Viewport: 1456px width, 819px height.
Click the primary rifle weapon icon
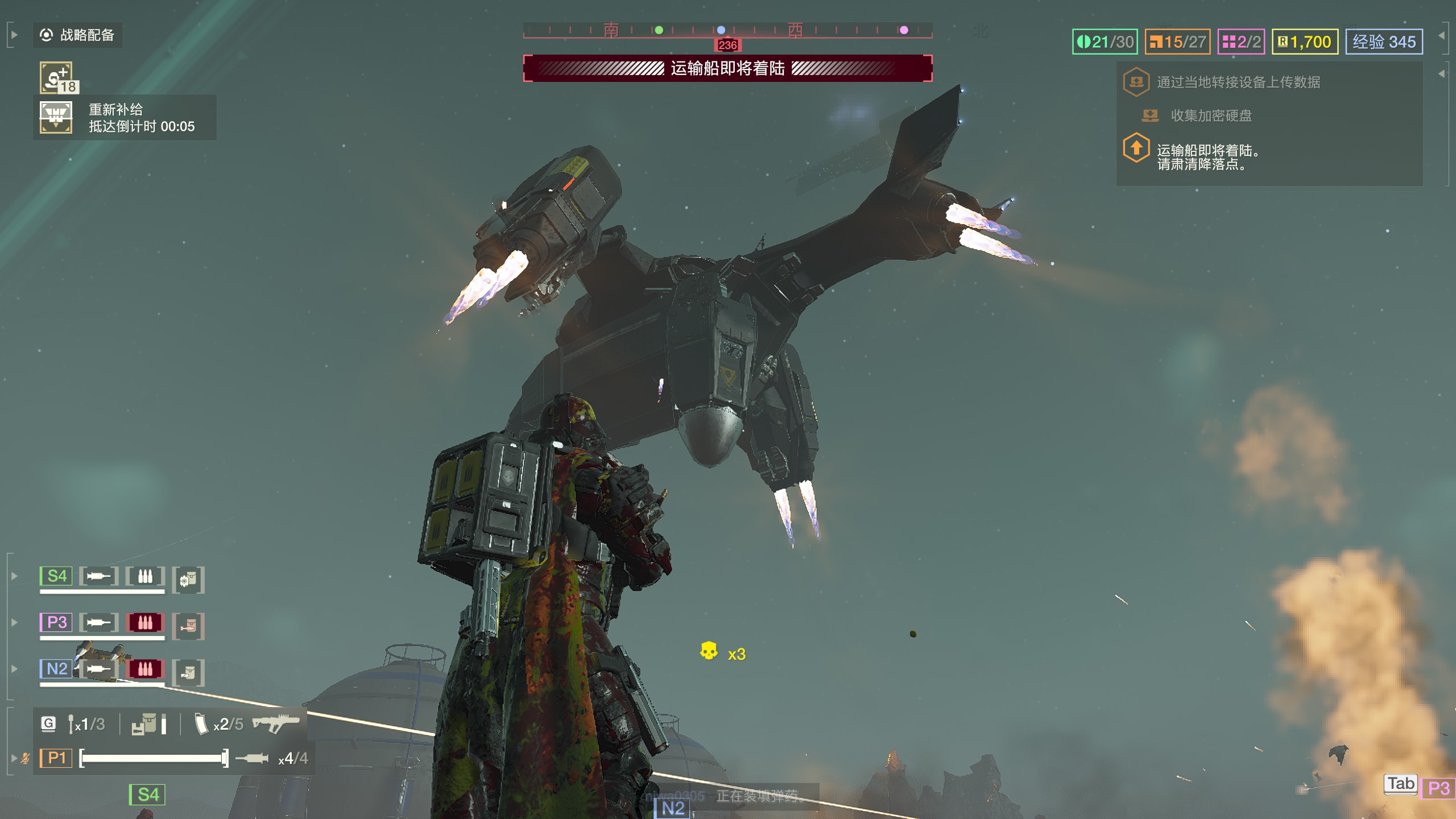275,724
